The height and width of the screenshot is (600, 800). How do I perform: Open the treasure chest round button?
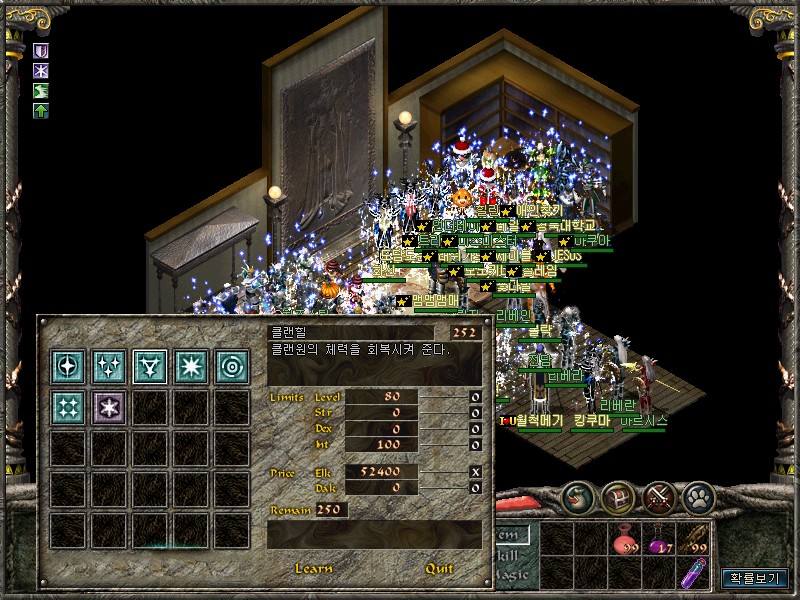coord(619,497)
